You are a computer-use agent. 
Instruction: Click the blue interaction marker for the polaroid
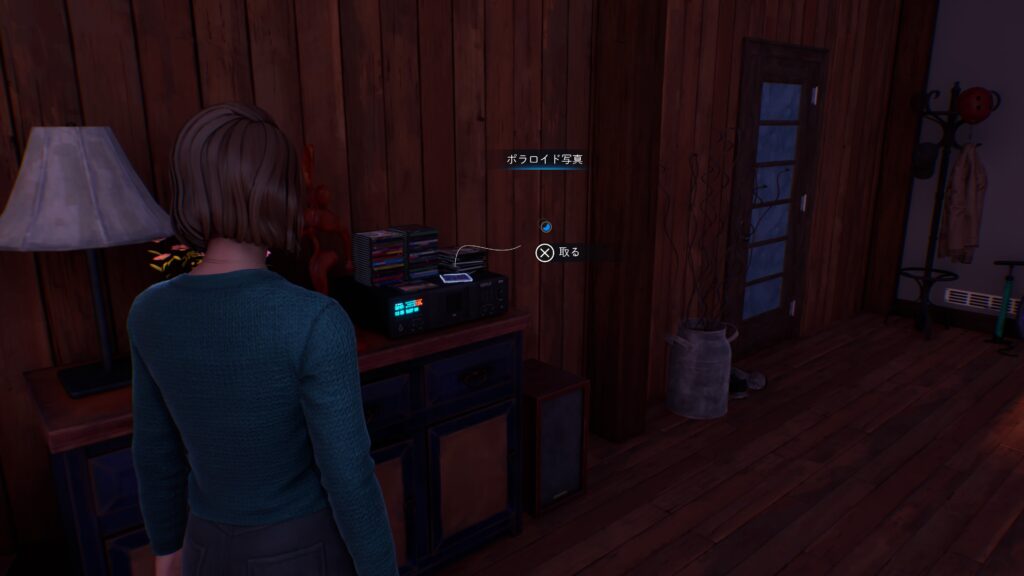(545, 226)
